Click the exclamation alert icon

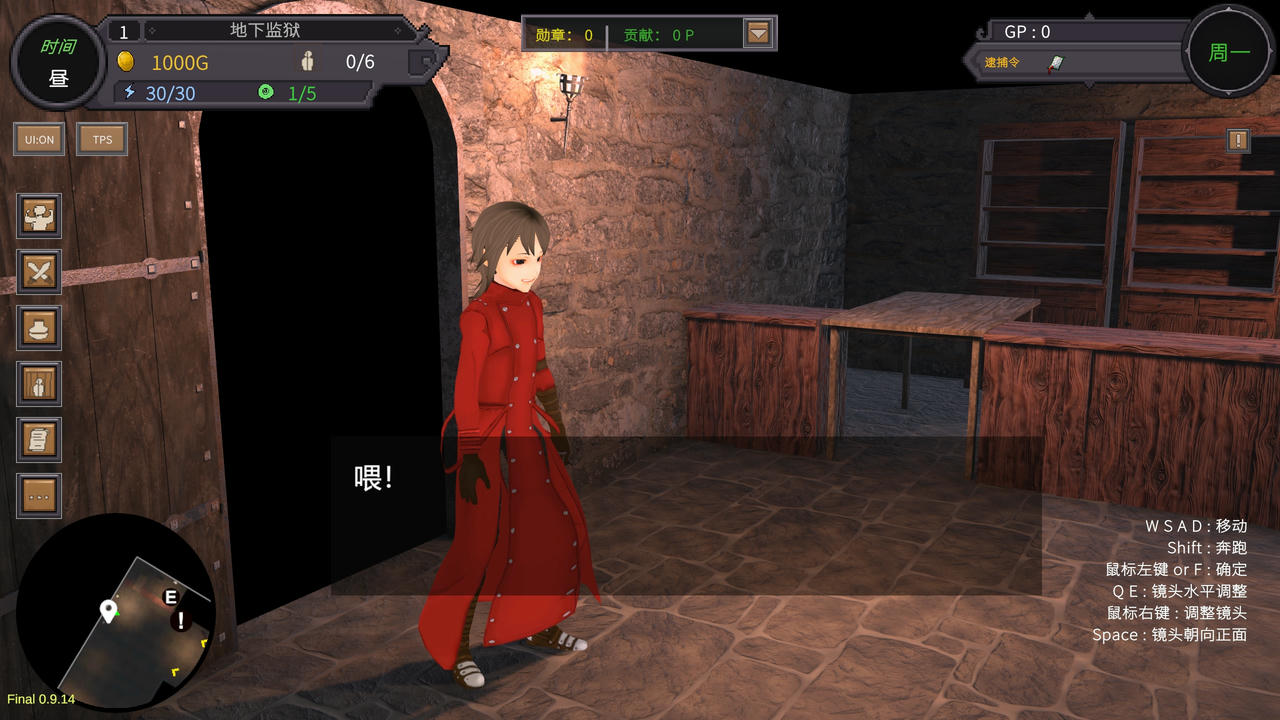coord(1238,140)
